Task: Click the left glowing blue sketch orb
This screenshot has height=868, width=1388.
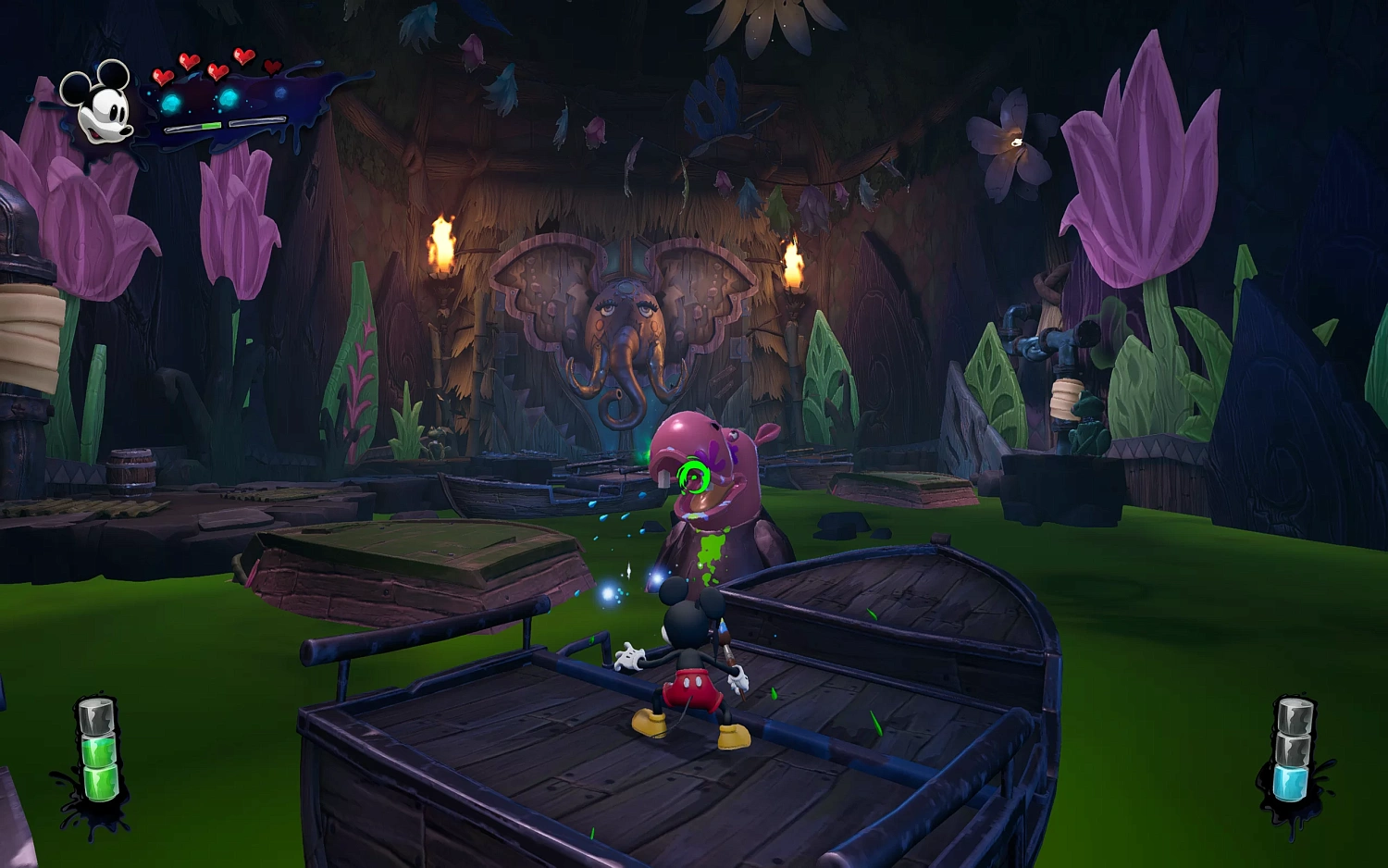Action: (x=173, y=104)
